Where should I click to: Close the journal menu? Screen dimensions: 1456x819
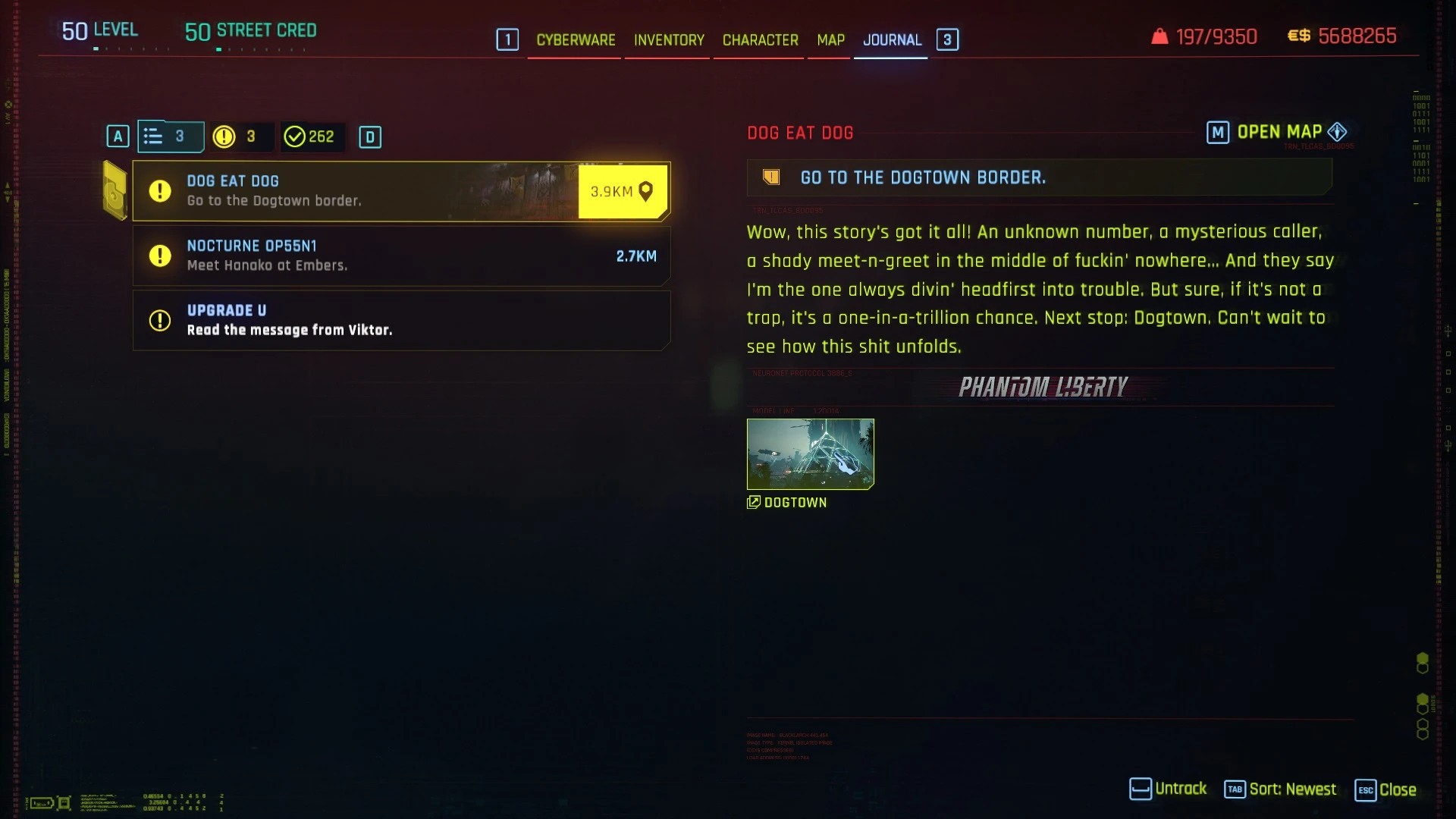[1385, 789]
